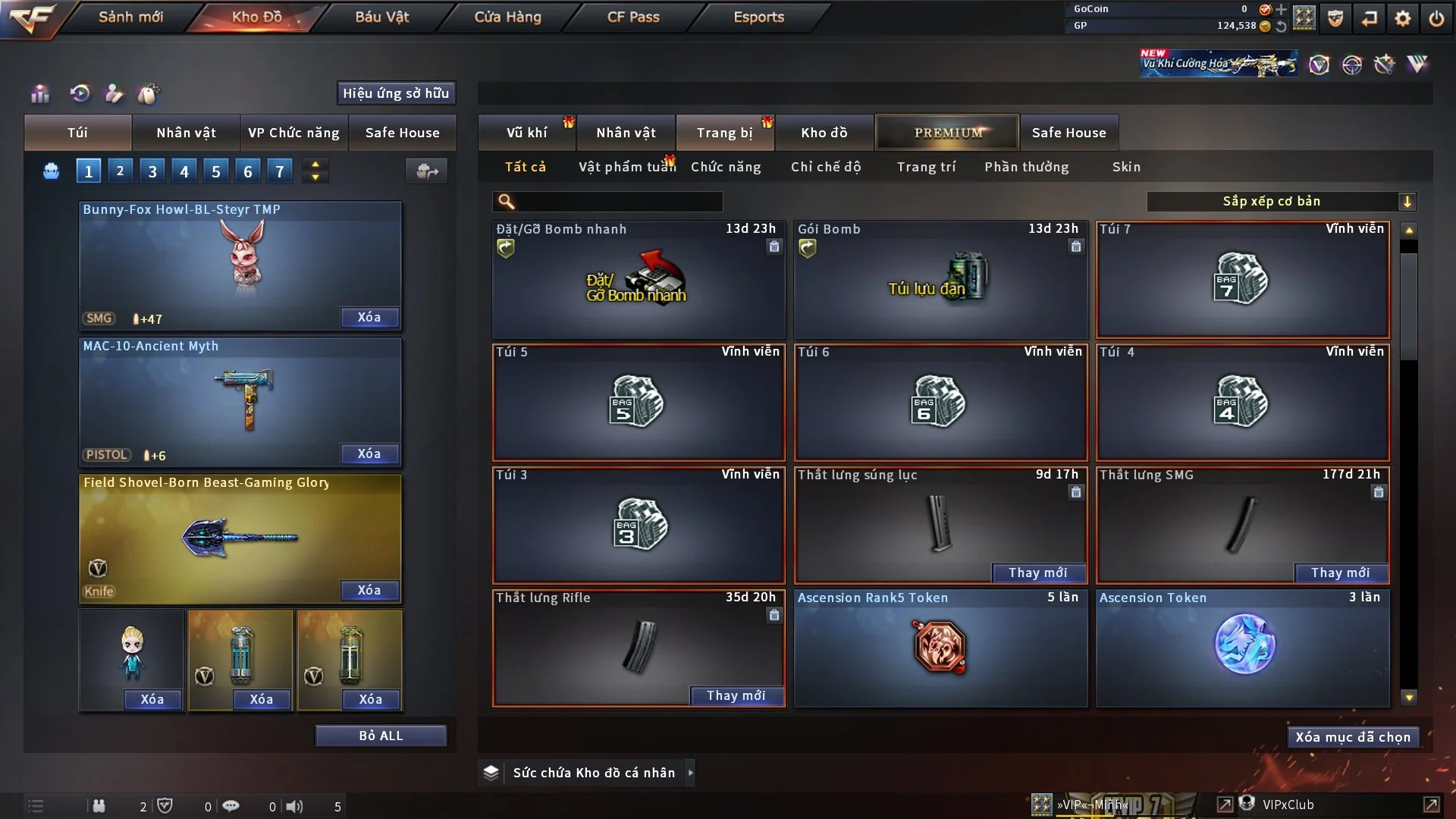Open the Cửa Hàng shop menu
1456x819 pixels.
coord(507,17)
